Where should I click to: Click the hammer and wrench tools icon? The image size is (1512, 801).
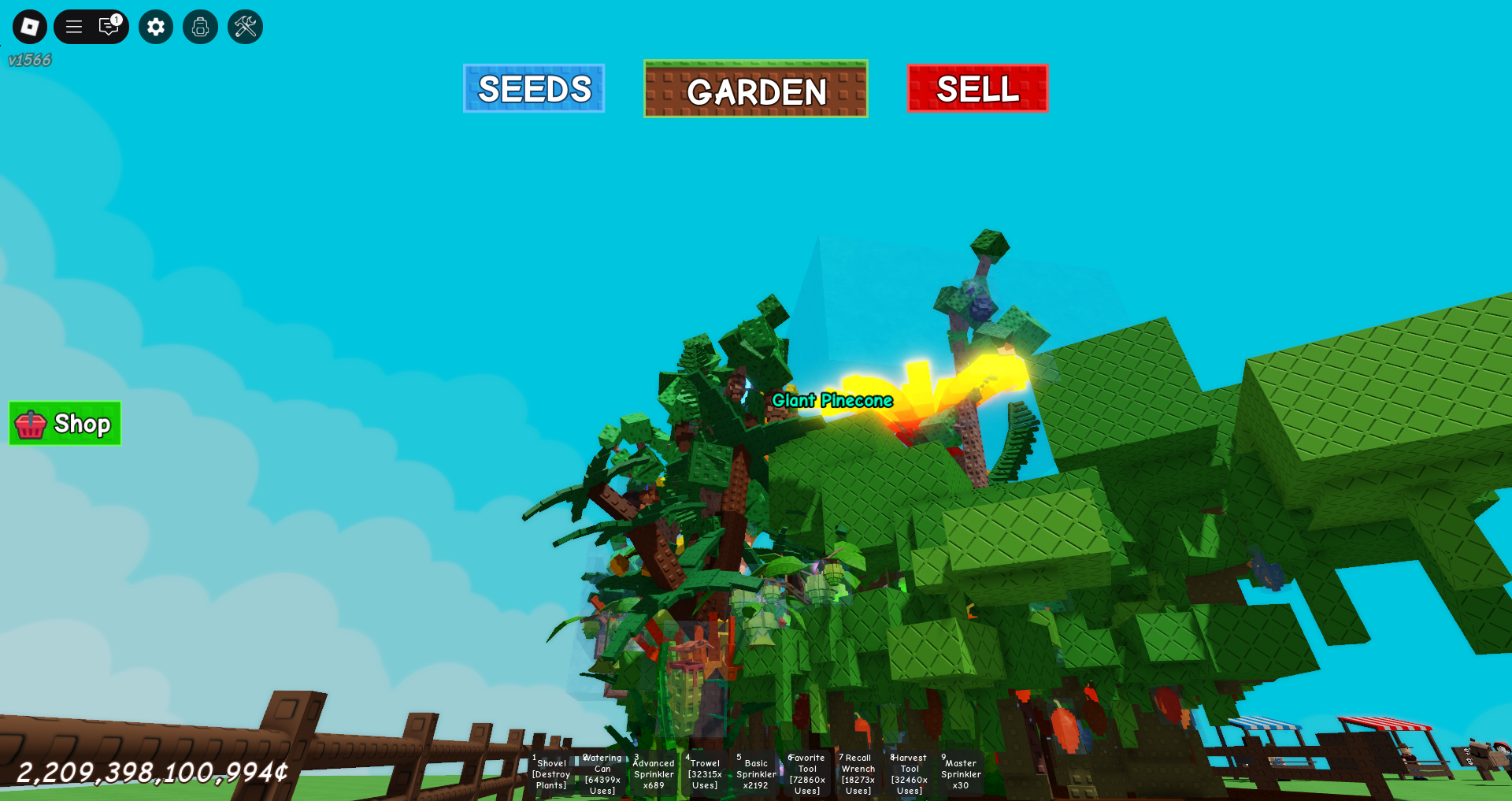pos(245,27)
